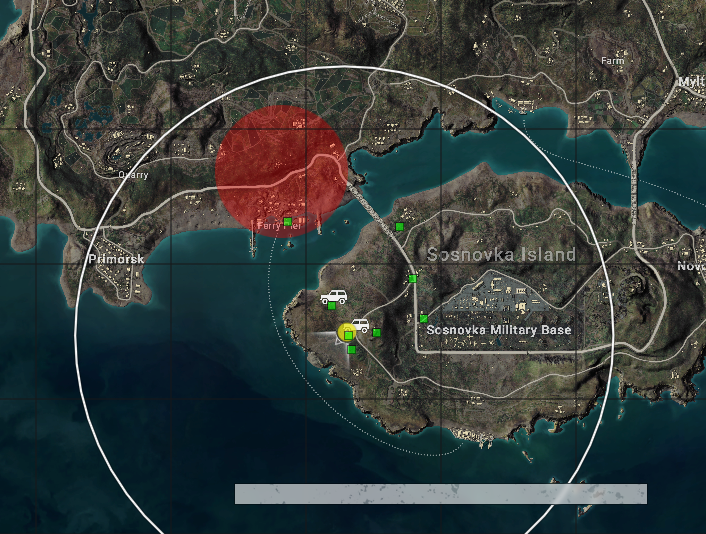The height and width of the screenshot is (534, 706).
Task: Select the Quarry location label
Action: coord(133,175)
